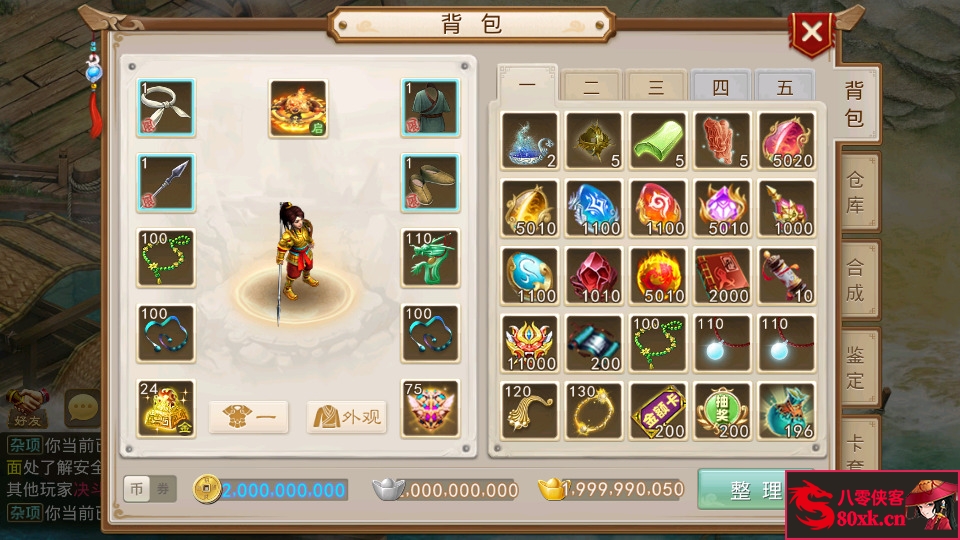Select the purple 金额卡 card item
Image resolution: width=960 pixels, height=540 pixels.
tap(658, 410)
